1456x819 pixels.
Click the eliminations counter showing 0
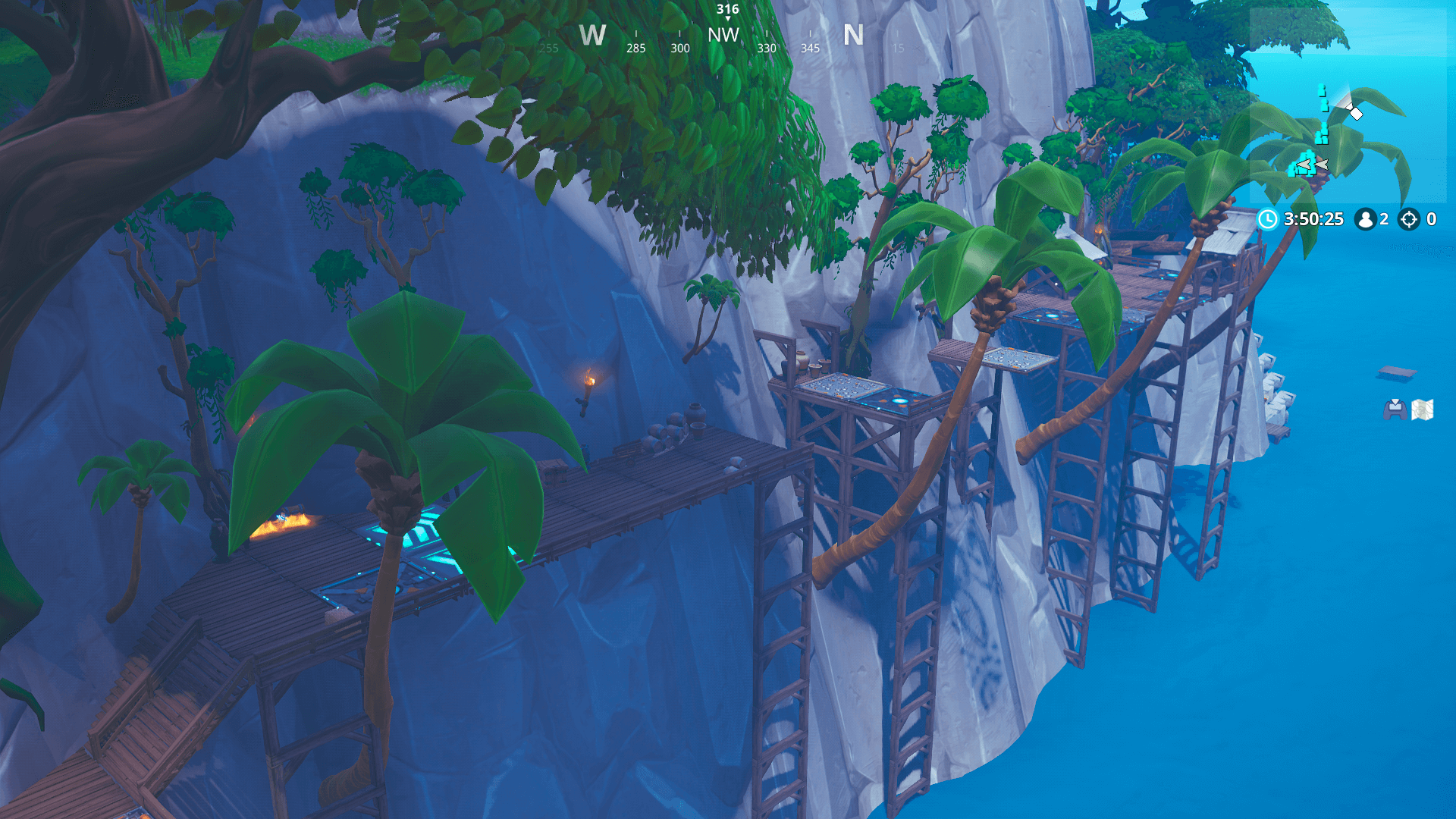point(1432,220)
